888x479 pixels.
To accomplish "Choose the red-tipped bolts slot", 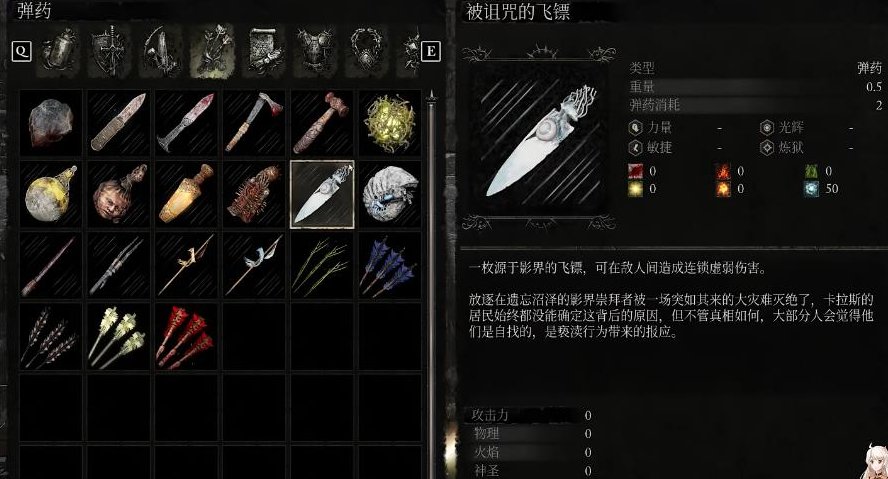I will [x=186, y=337].
